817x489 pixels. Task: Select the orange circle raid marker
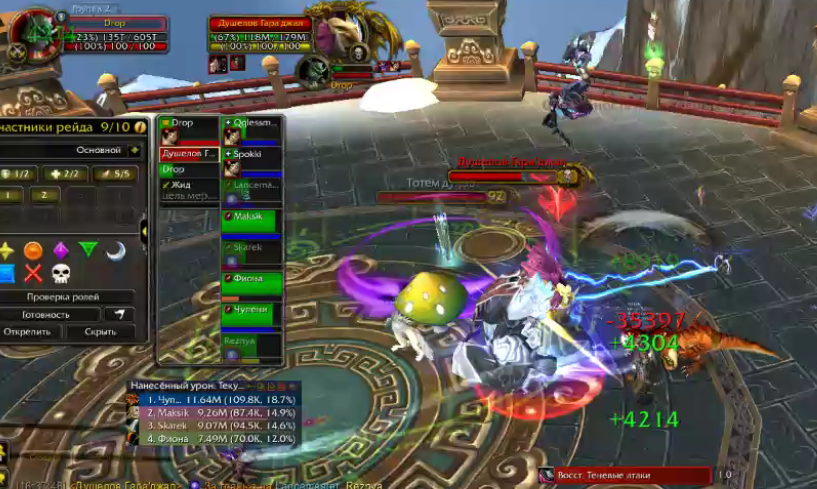(x=33, y=250)
